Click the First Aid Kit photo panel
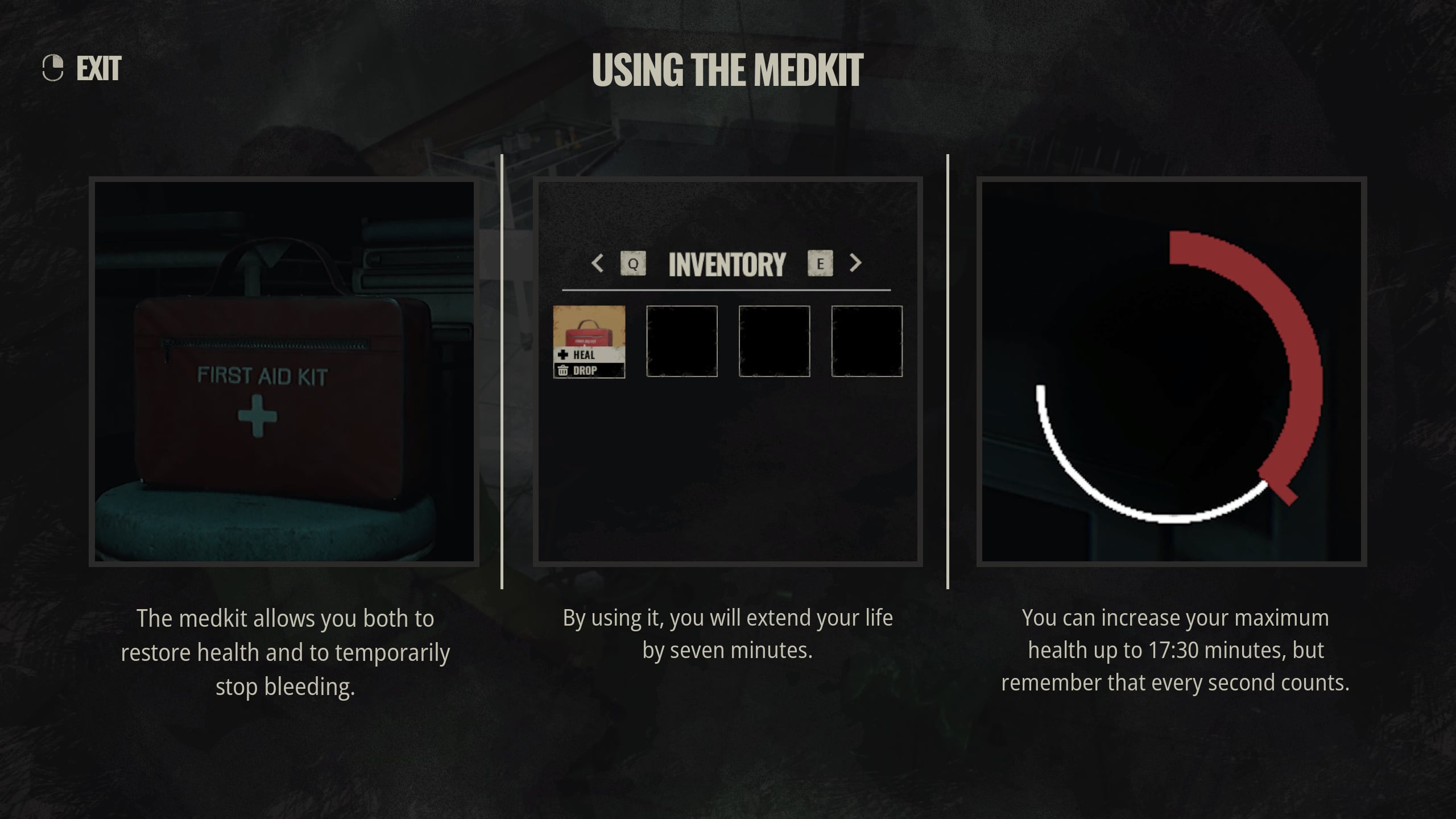 (x=284, y=372)
